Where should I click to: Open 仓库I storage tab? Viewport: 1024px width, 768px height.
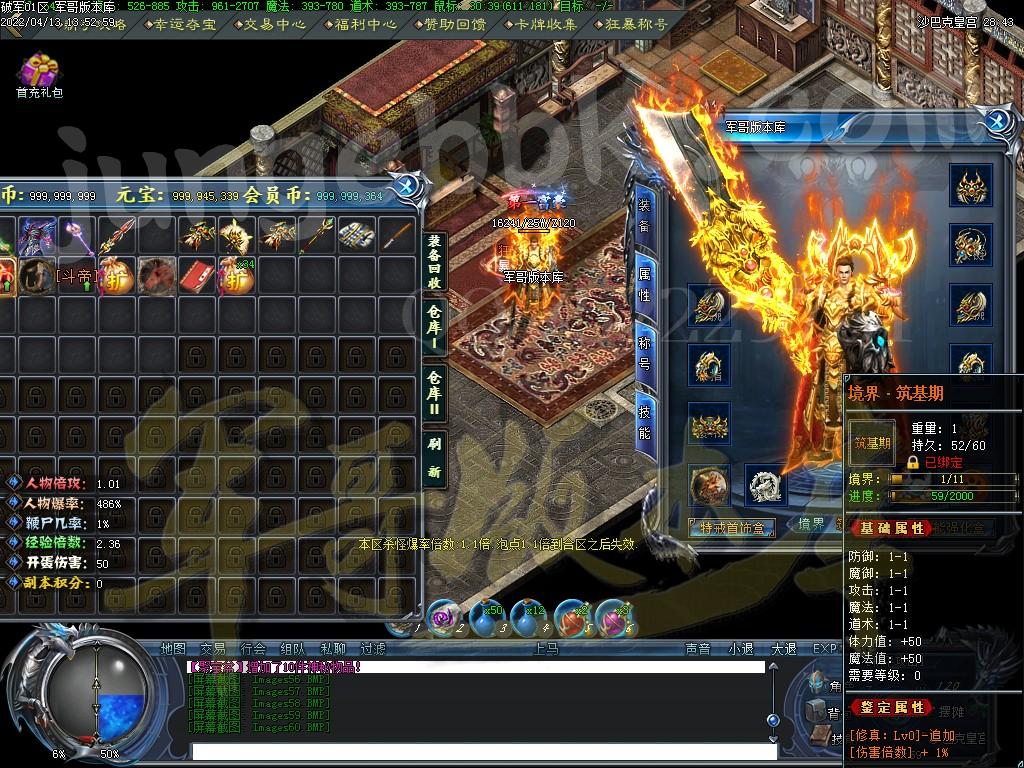coord(434,325)
